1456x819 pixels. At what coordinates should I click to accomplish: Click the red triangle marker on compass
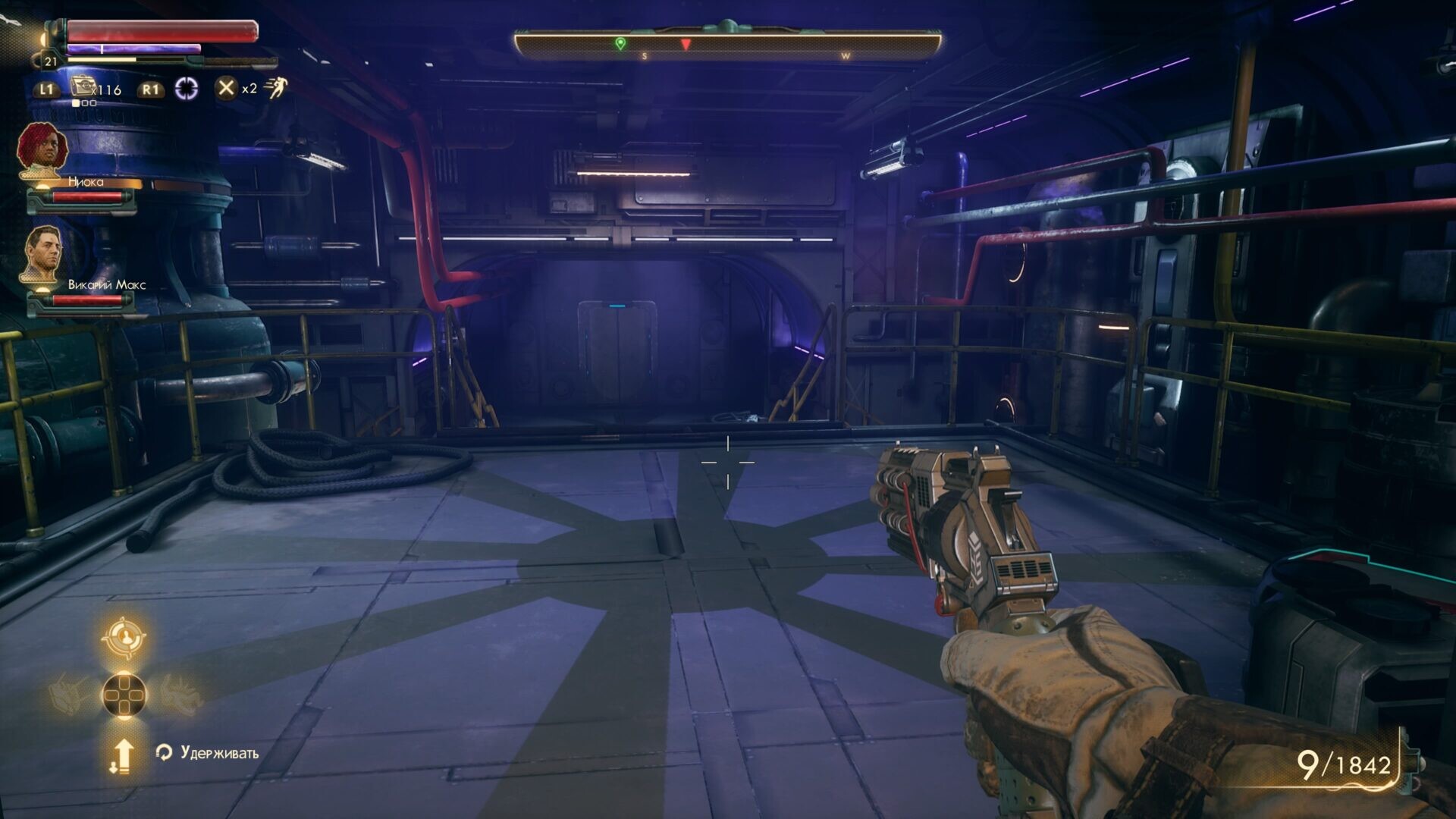click(686, 45)
